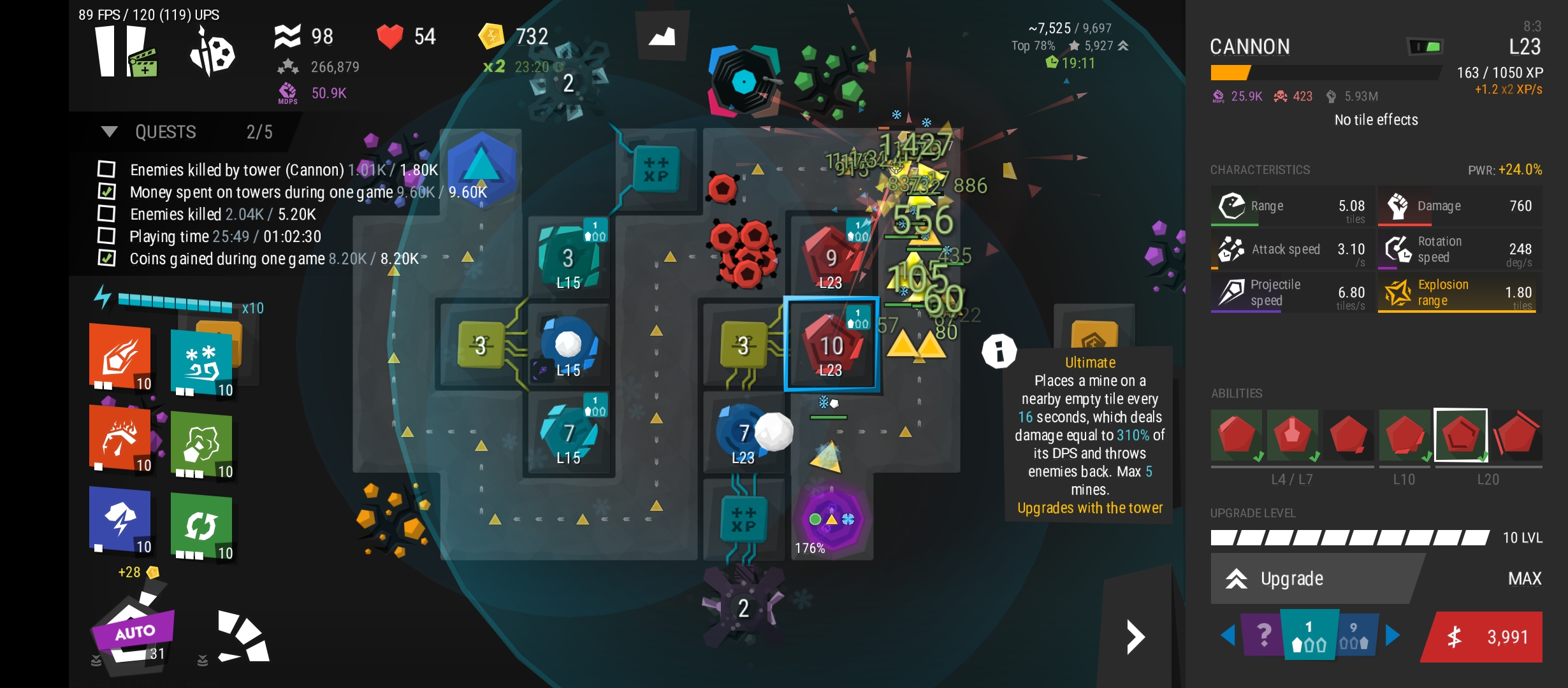
Task: Select the selected Cannon tower tile numbered 10
Action: pyautogui.click(x=831, y=345)
